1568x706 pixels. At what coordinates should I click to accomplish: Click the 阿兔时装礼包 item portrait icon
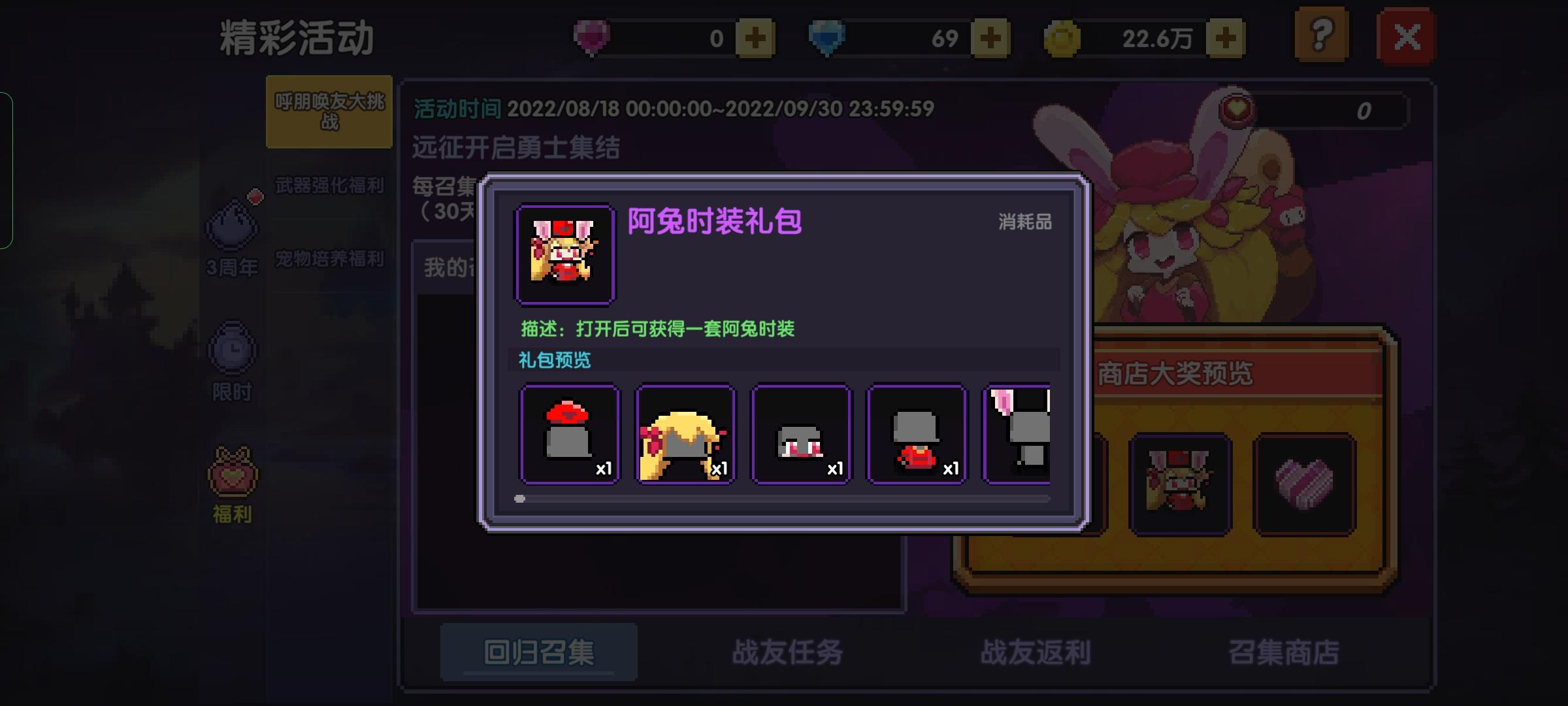point(564,254)
